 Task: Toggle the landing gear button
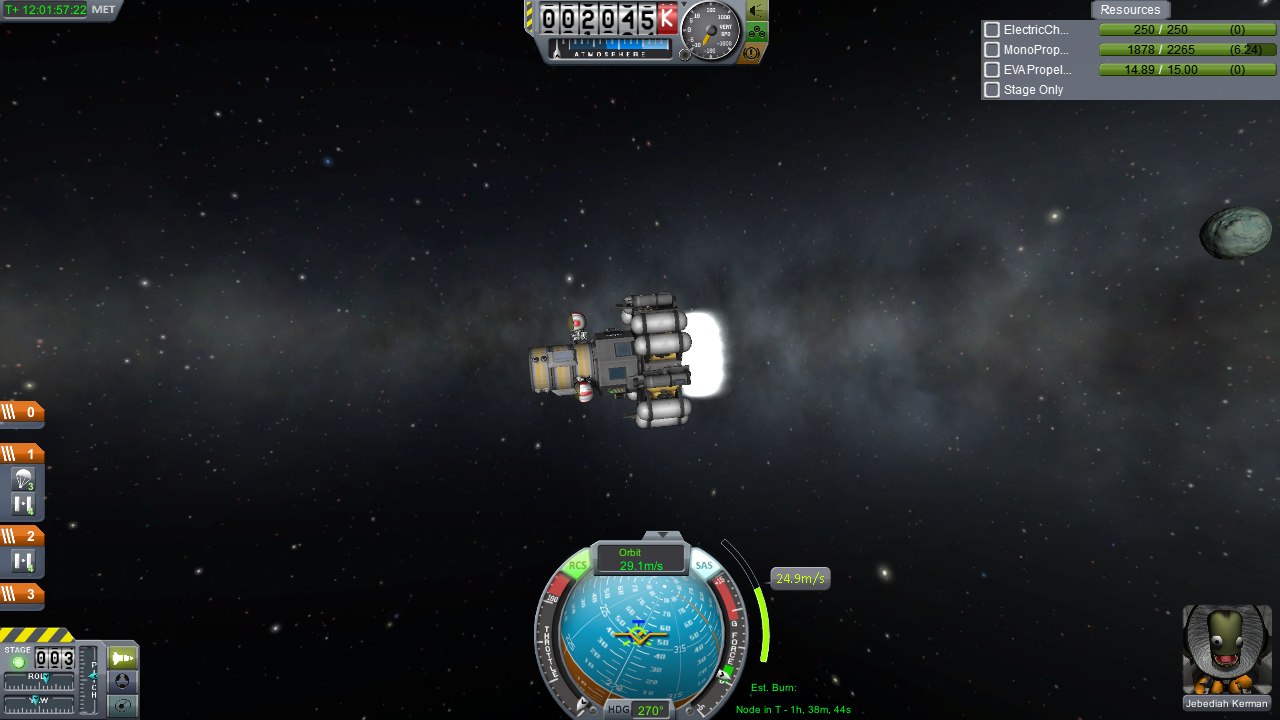(757, 32)
